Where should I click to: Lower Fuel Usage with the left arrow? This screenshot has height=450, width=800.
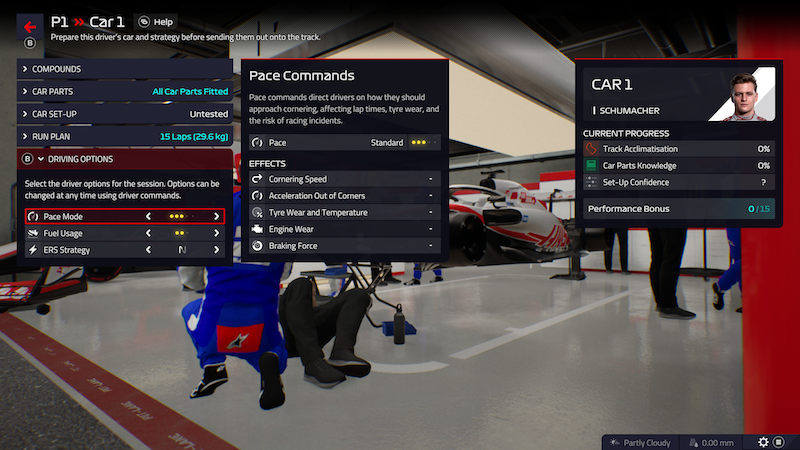(x=150, y=233)
